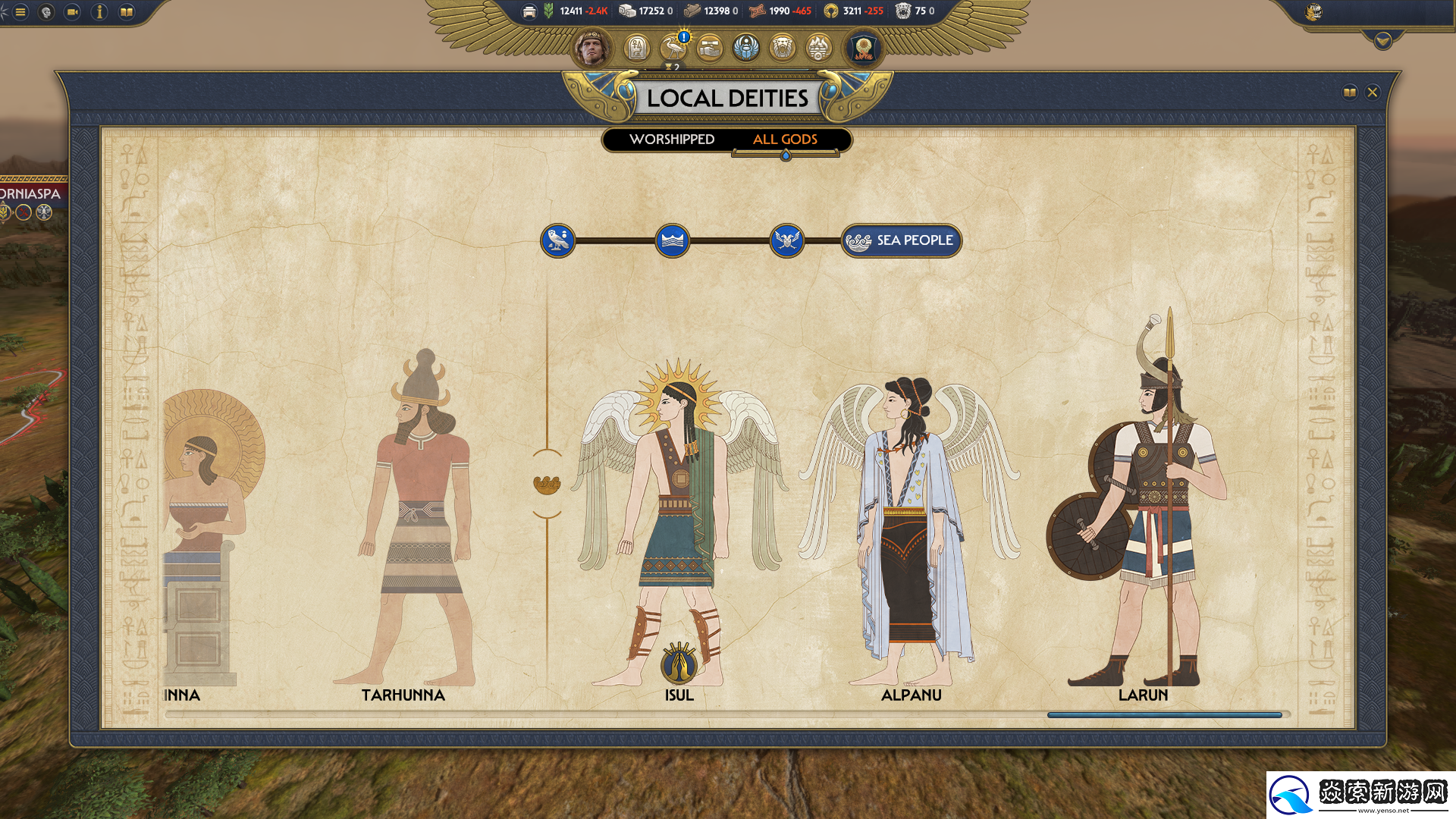Select the All Gods tab
The height and width of the screenshot is (819, 1456).
pos(785,140)
